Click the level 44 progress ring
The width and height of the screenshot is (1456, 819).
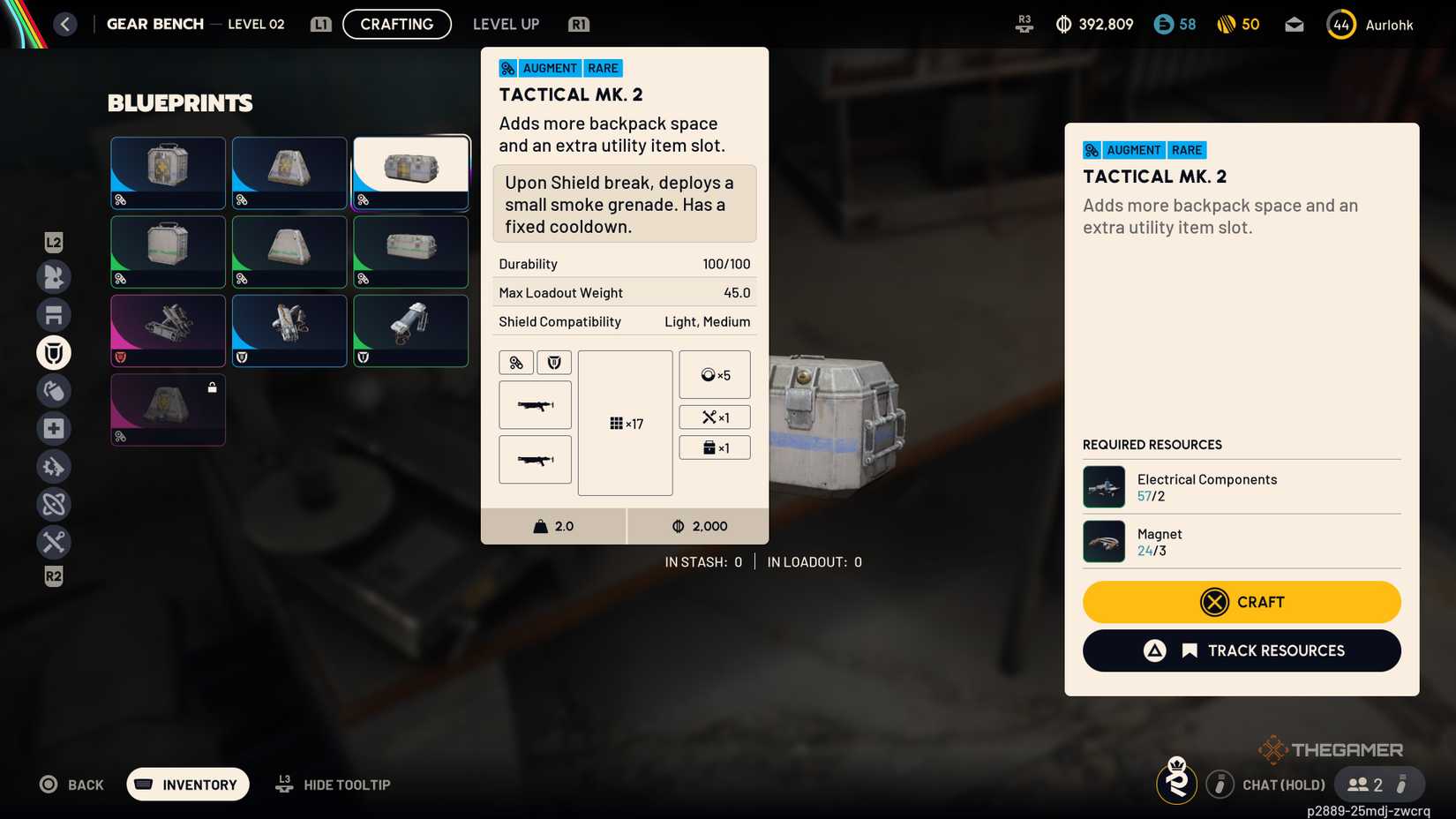click(x=1340, y=24)
